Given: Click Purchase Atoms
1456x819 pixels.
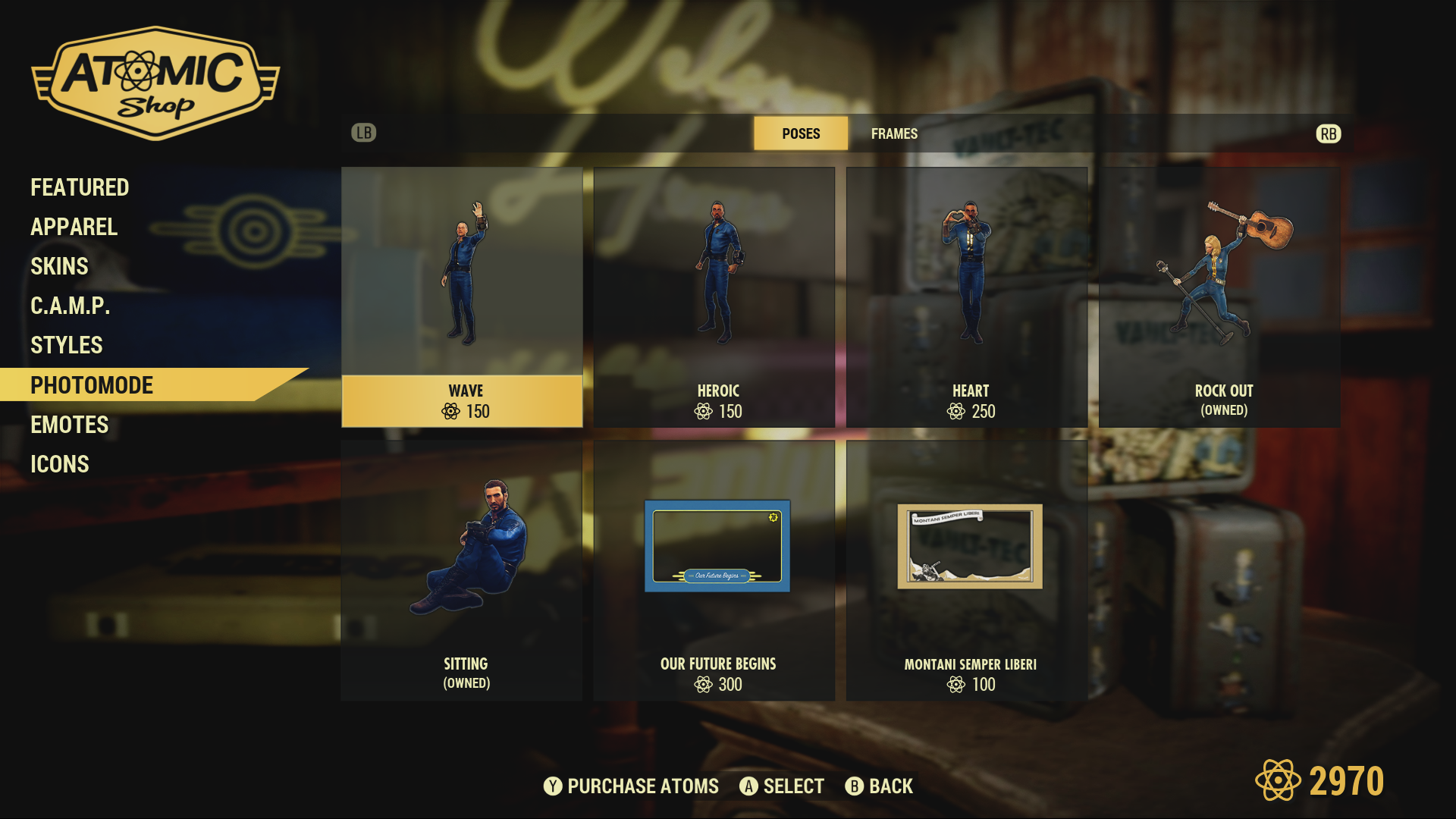Looking at the screenshot, I should [643, 786].
